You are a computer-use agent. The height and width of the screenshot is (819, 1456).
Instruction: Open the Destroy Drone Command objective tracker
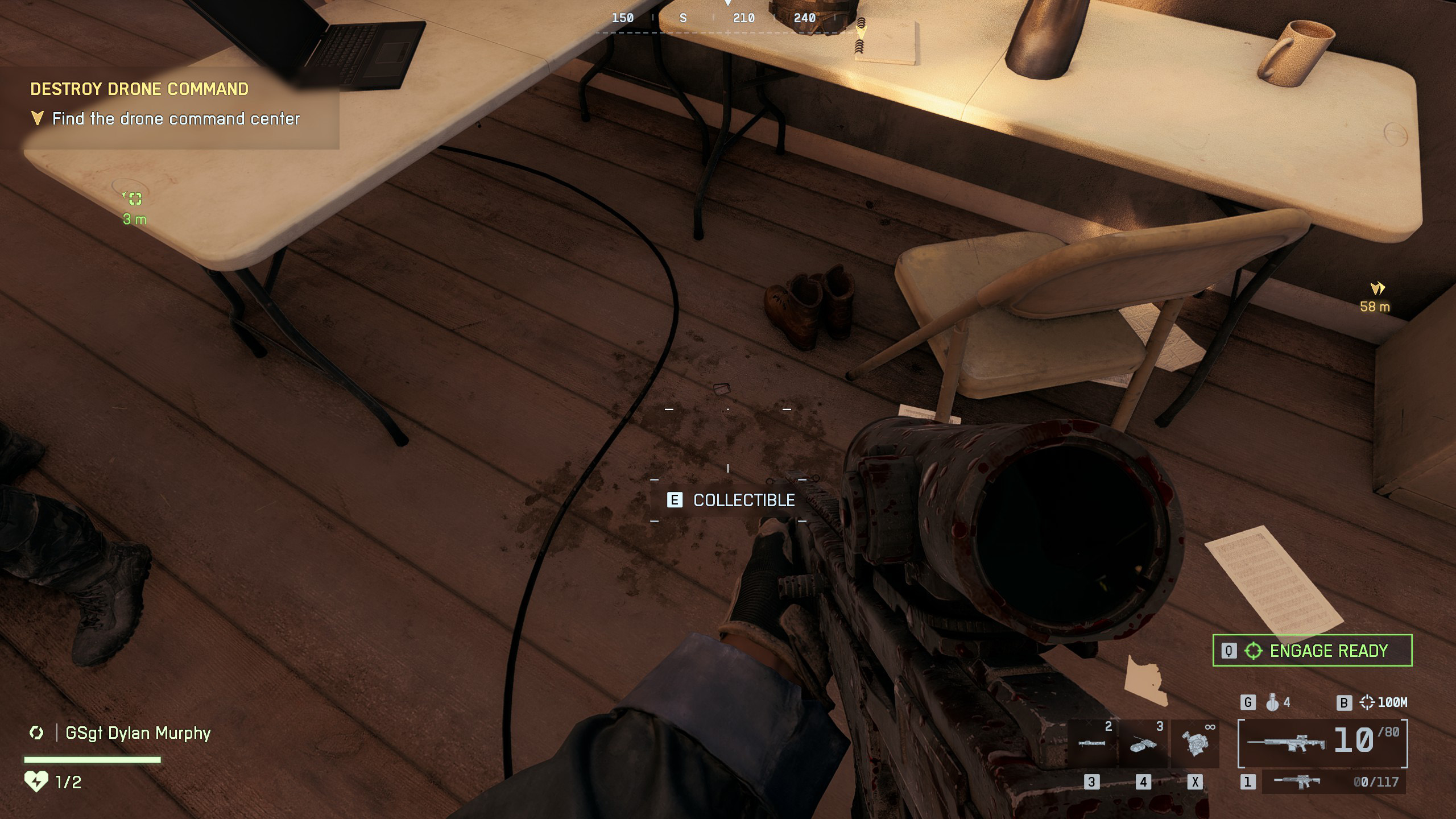pos(139,89)
